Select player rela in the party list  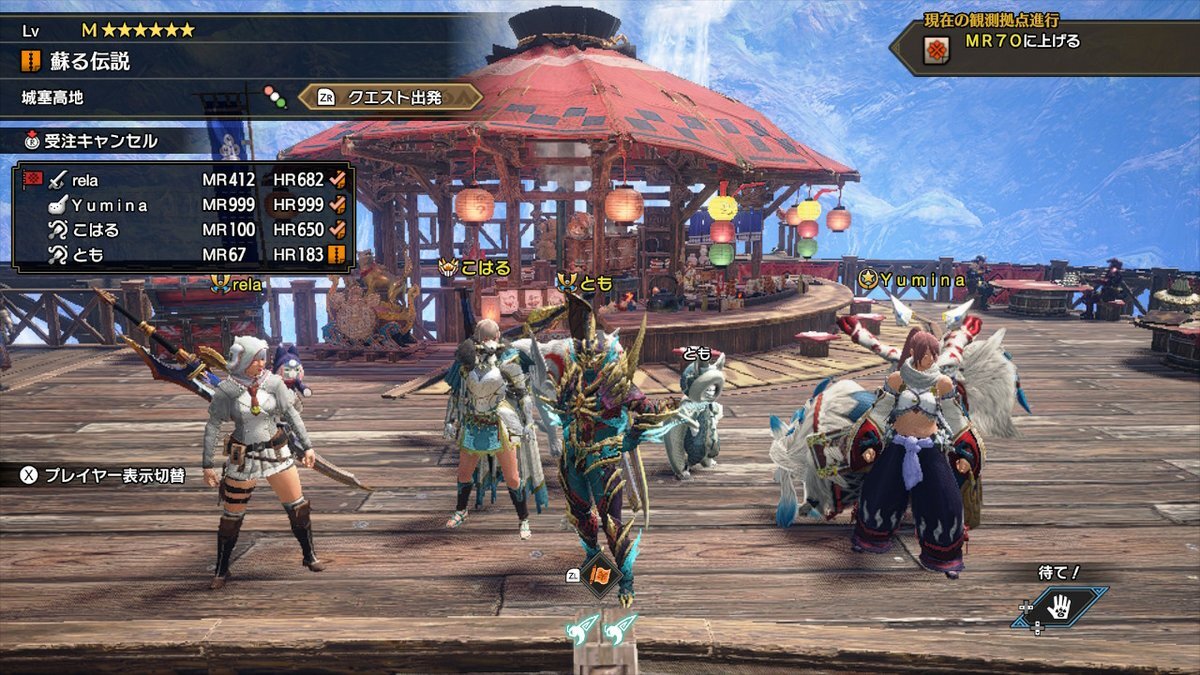pos(185,180)
